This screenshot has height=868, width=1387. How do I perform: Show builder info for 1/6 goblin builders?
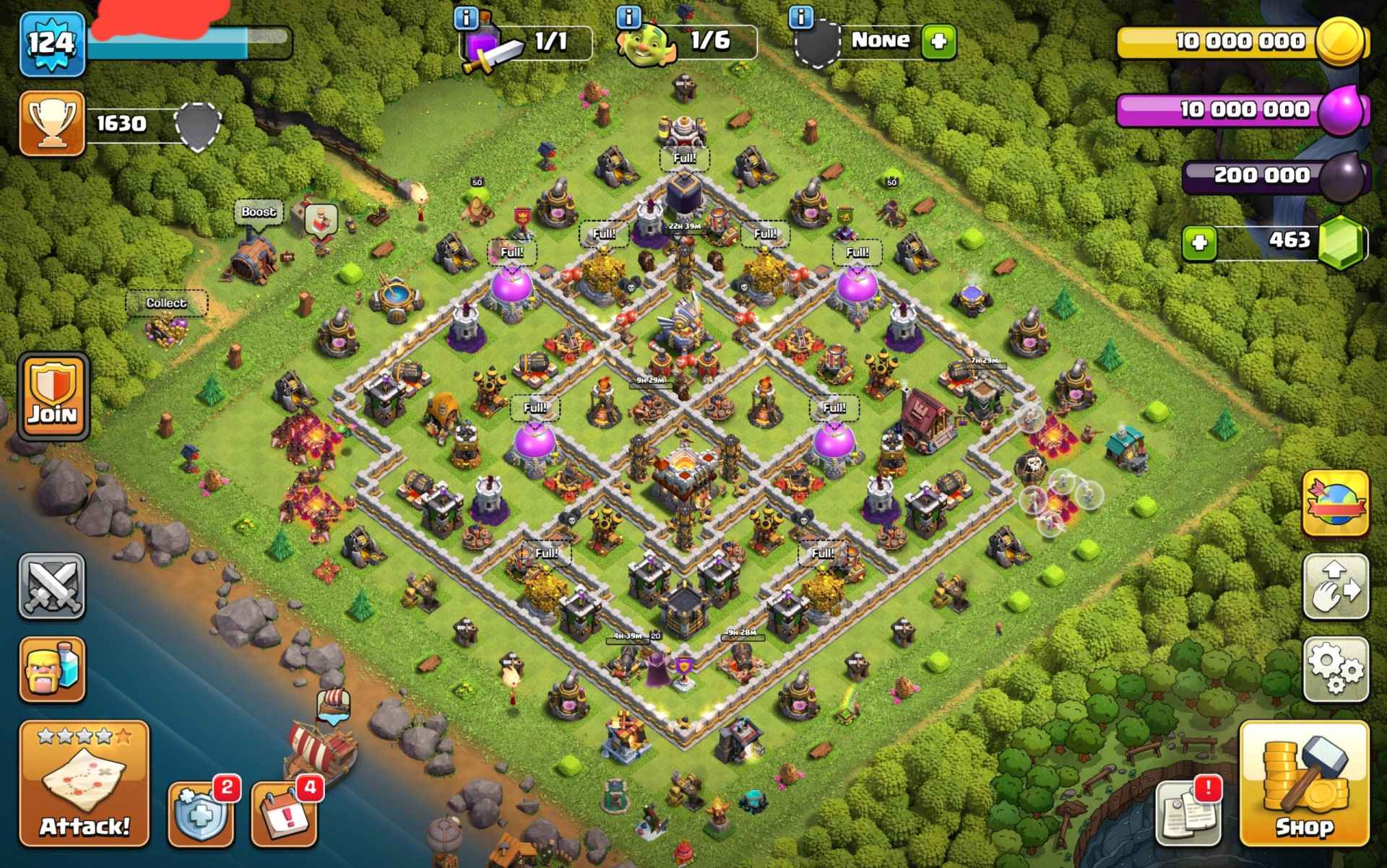[x=630, y=17]
